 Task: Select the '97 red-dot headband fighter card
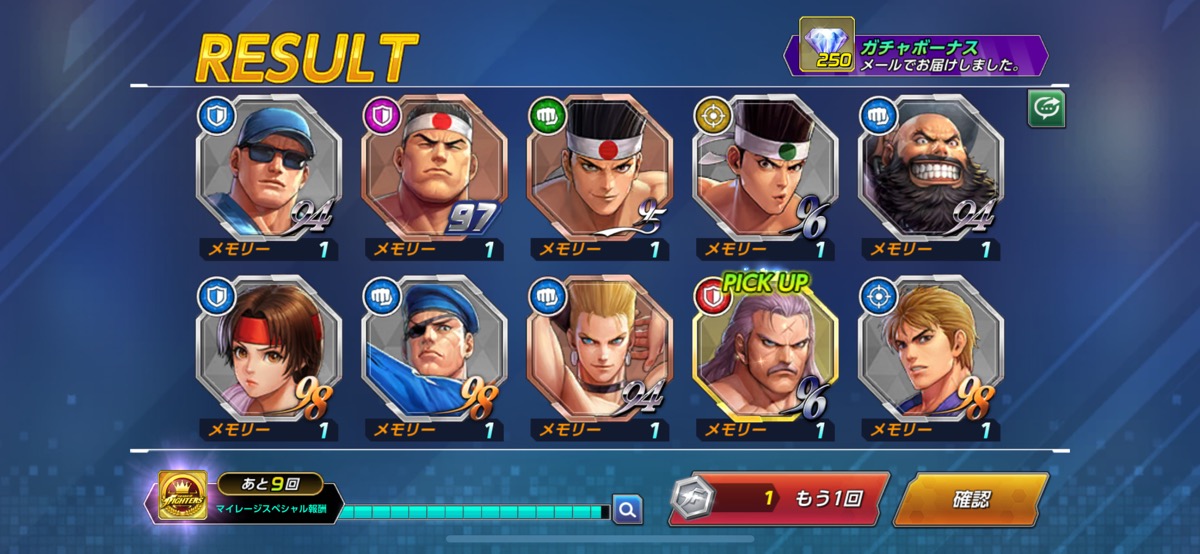pos(434,168)
